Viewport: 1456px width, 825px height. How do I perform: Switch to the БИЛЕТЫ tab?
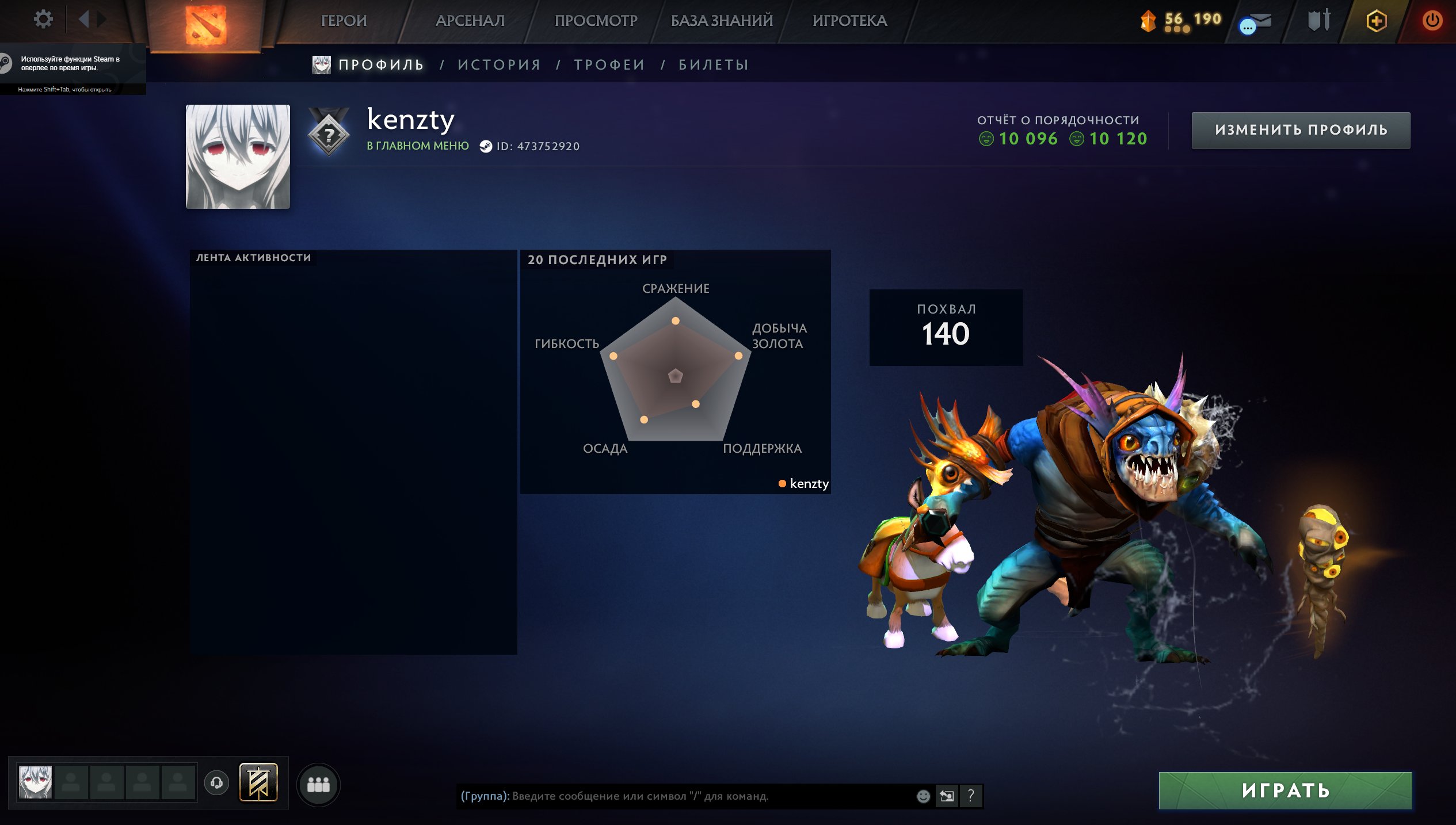(714, 65)
